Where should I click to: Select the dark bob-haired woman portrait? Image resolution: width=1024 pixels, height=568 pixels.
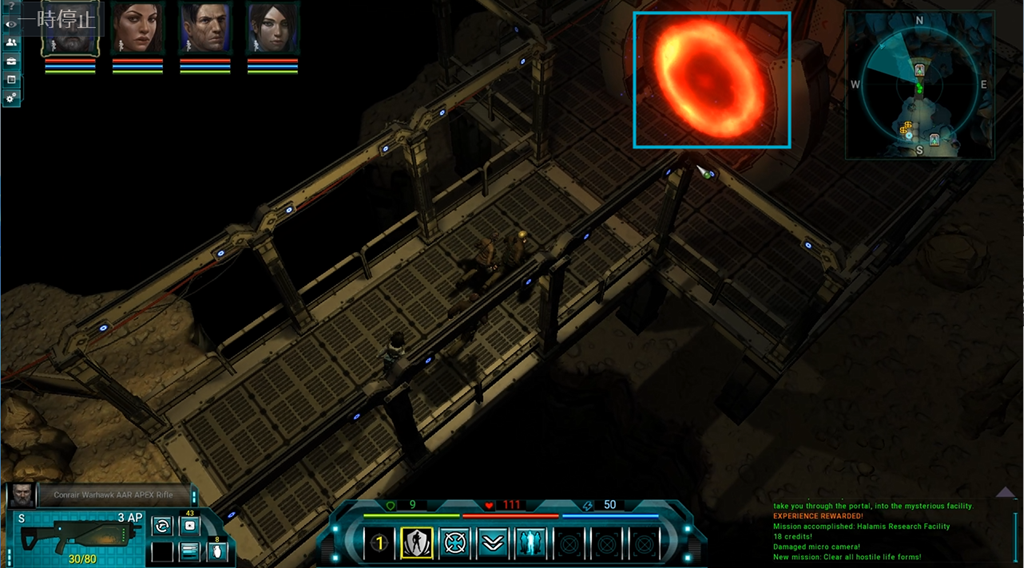coord(273,28)
